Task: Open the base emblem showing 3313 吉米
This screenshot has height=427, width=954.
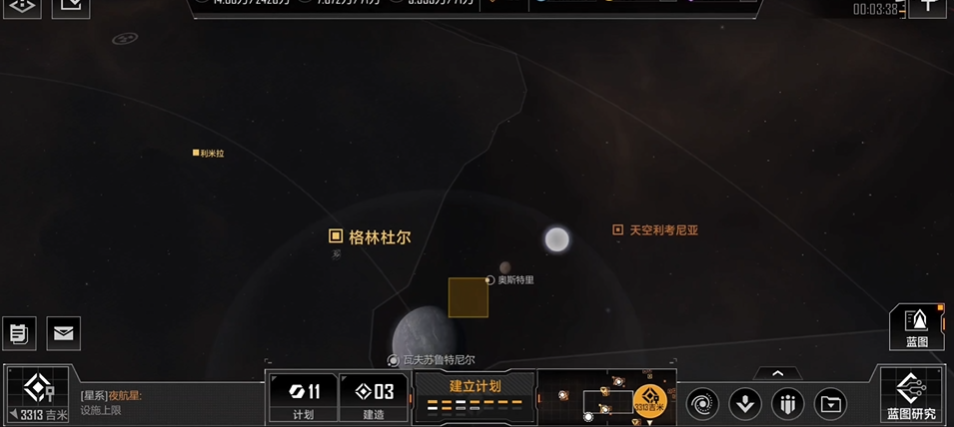Action: (x=39, y=394)
